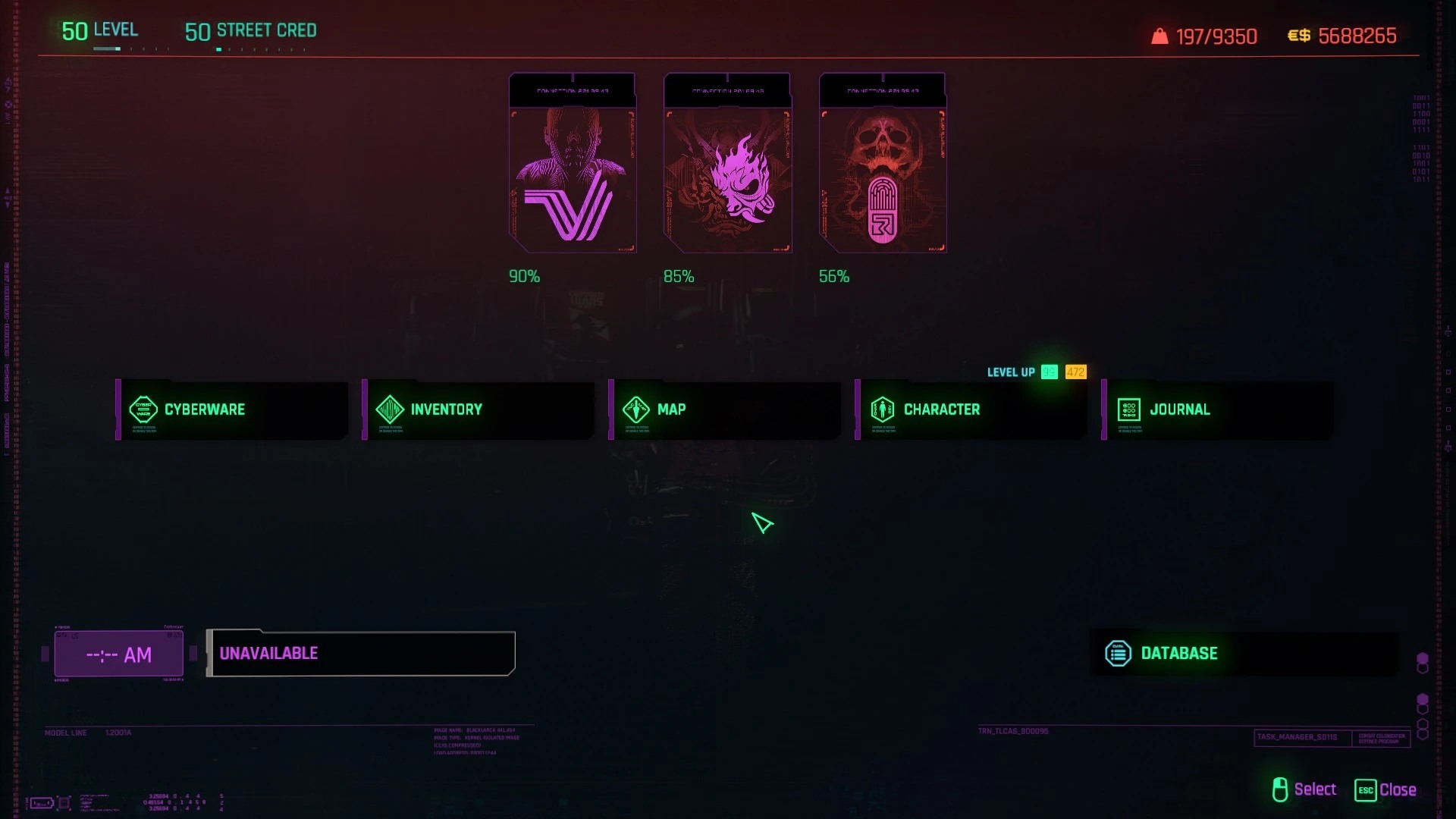The height and width of the screenshot is (819, 1456).
Task: Go to the Character menu
Action: 971,409
